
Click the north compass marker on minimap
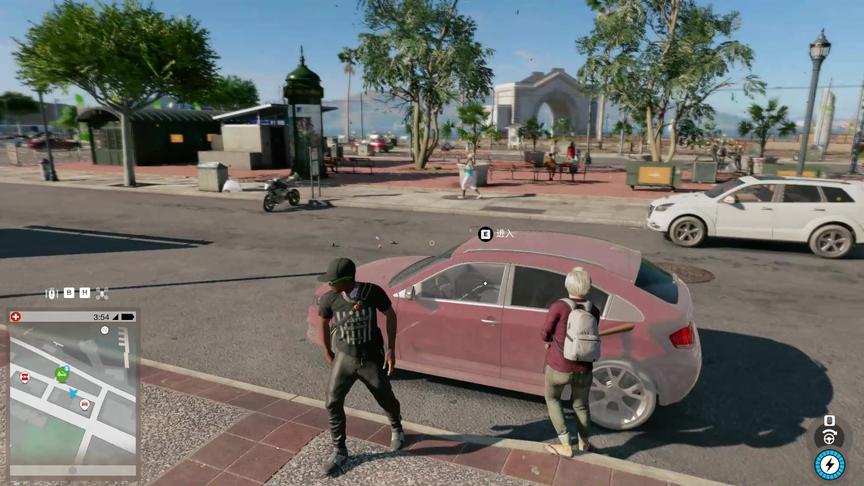click(x=104, y=329)
